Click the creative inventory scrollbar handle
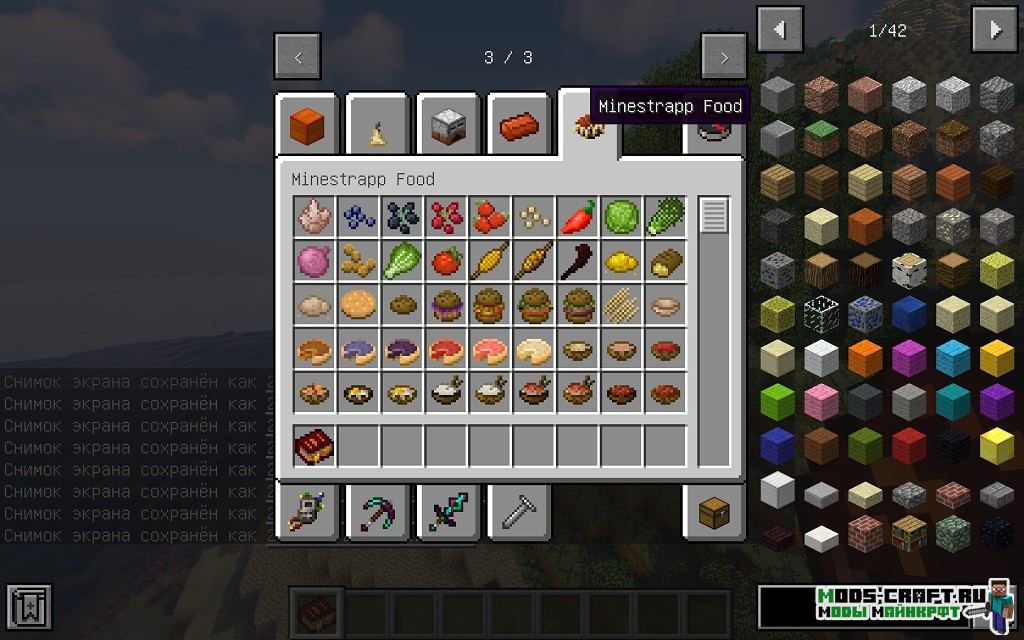This screenshot has height=640, width=1024. [x=714, y=216]
